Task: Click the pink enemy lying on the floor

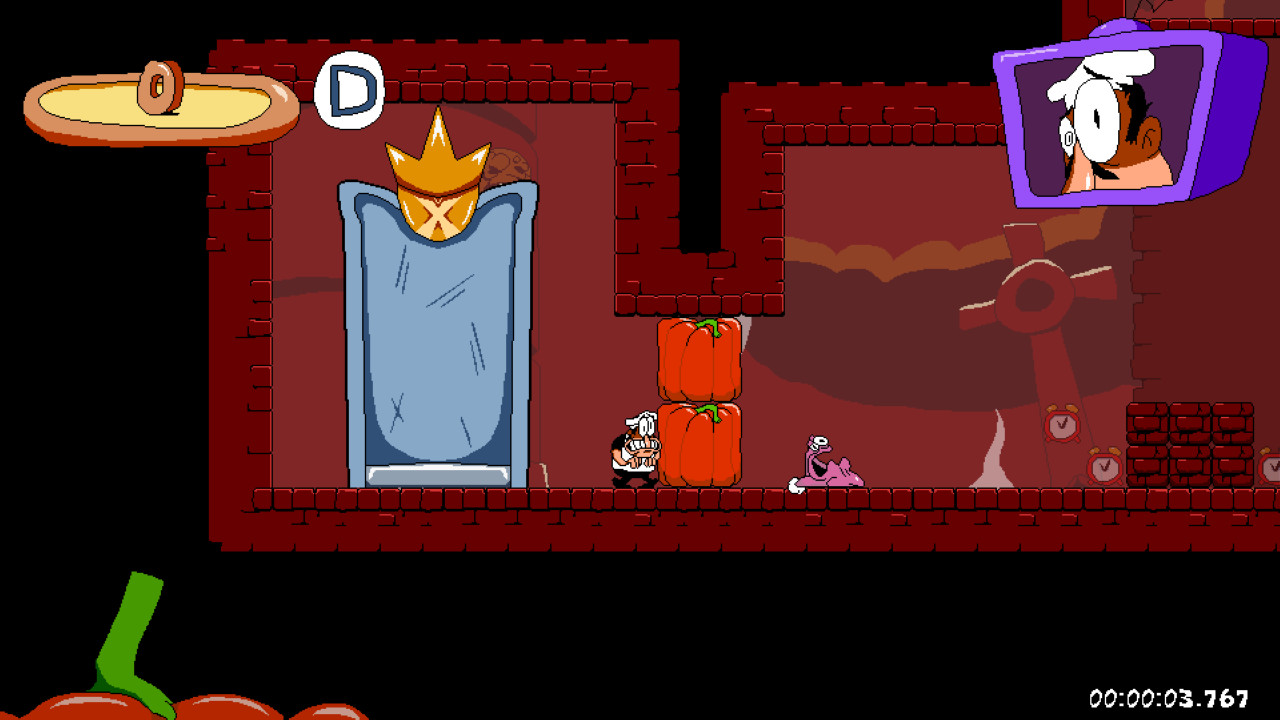Action: click(828, 468)
